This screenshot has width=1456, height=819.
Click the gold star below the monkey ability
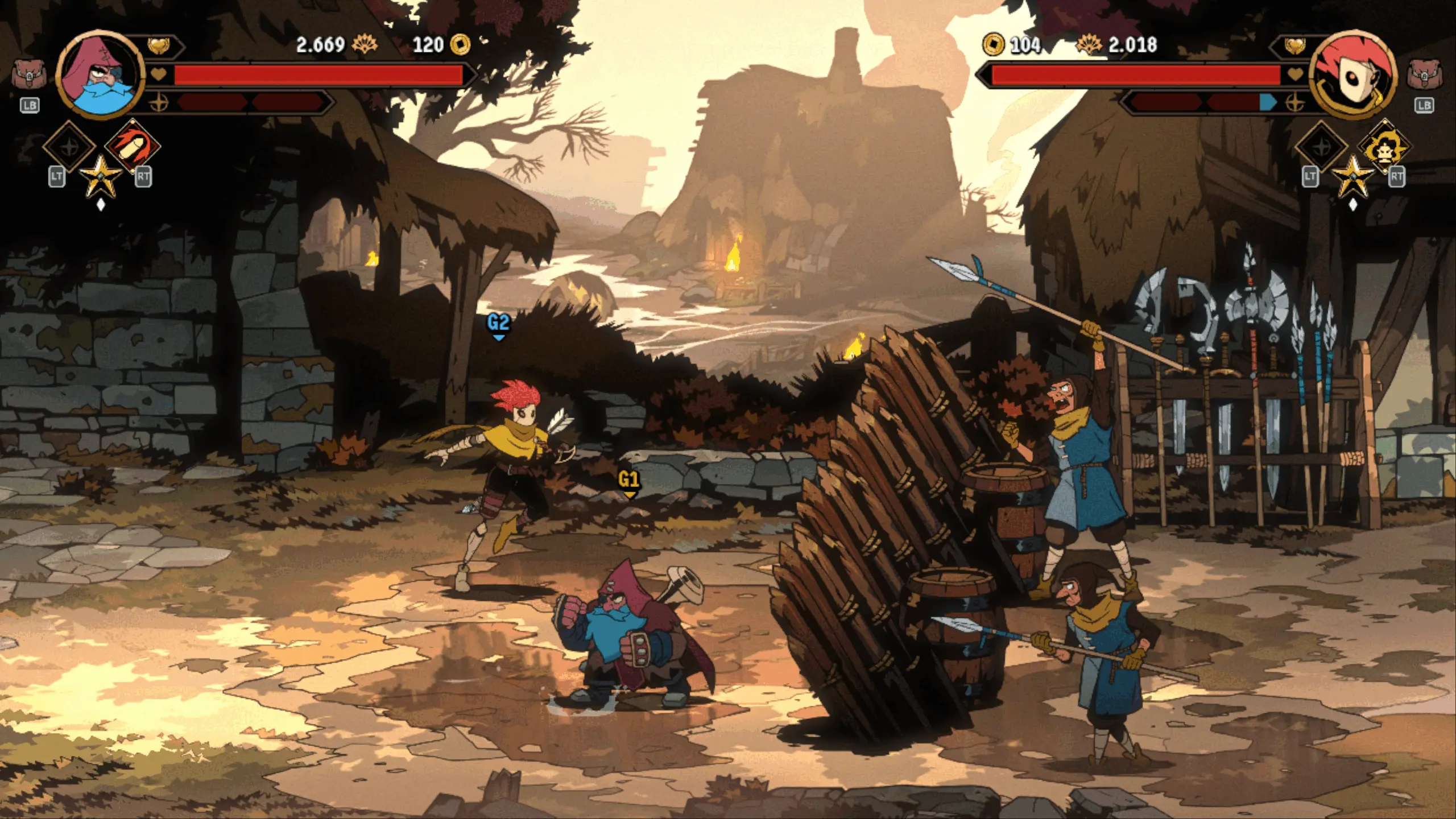pos(1352,175)
